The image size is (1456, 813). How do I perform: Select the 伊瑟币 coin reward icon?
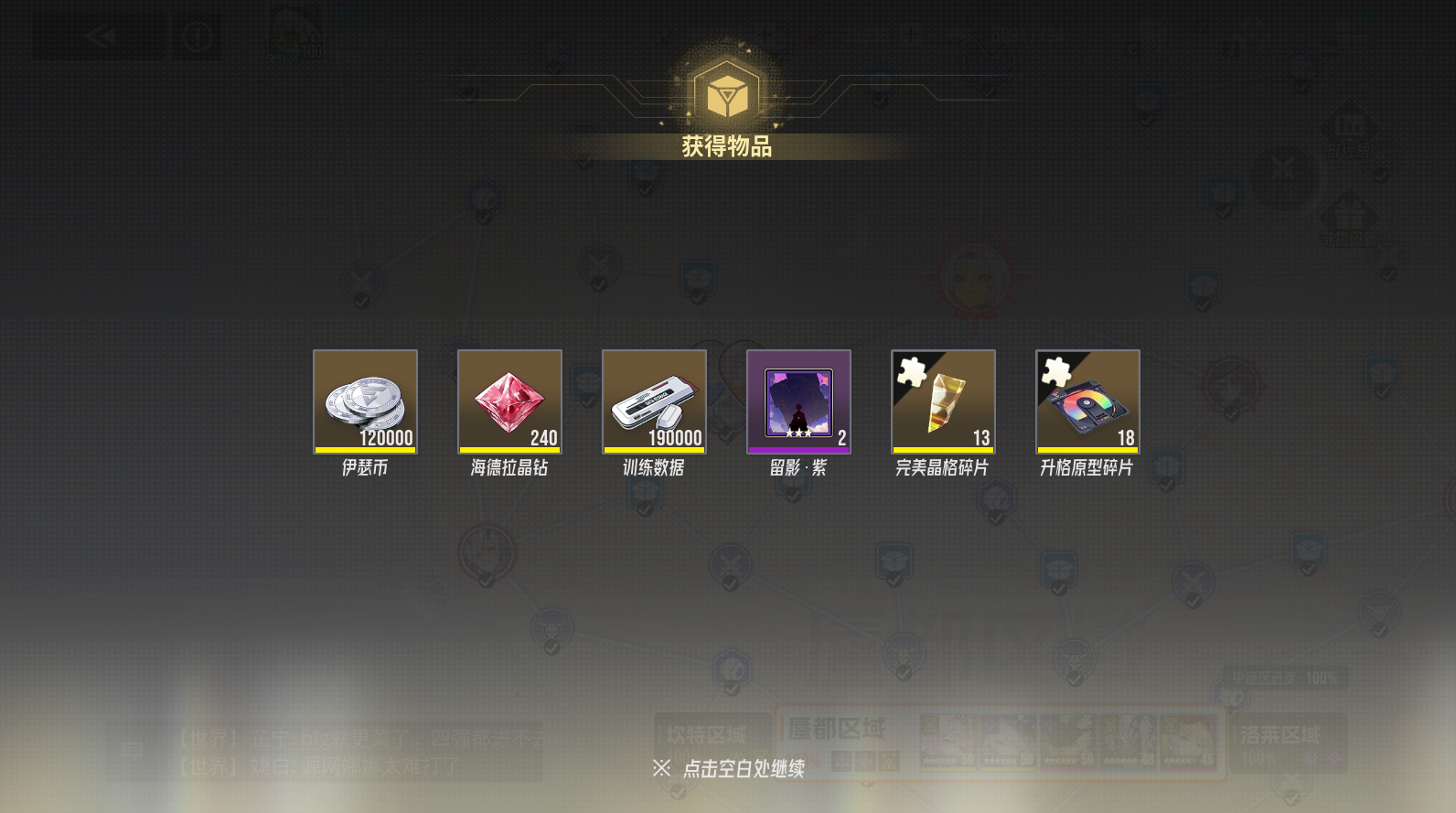(x=365, y=401)
